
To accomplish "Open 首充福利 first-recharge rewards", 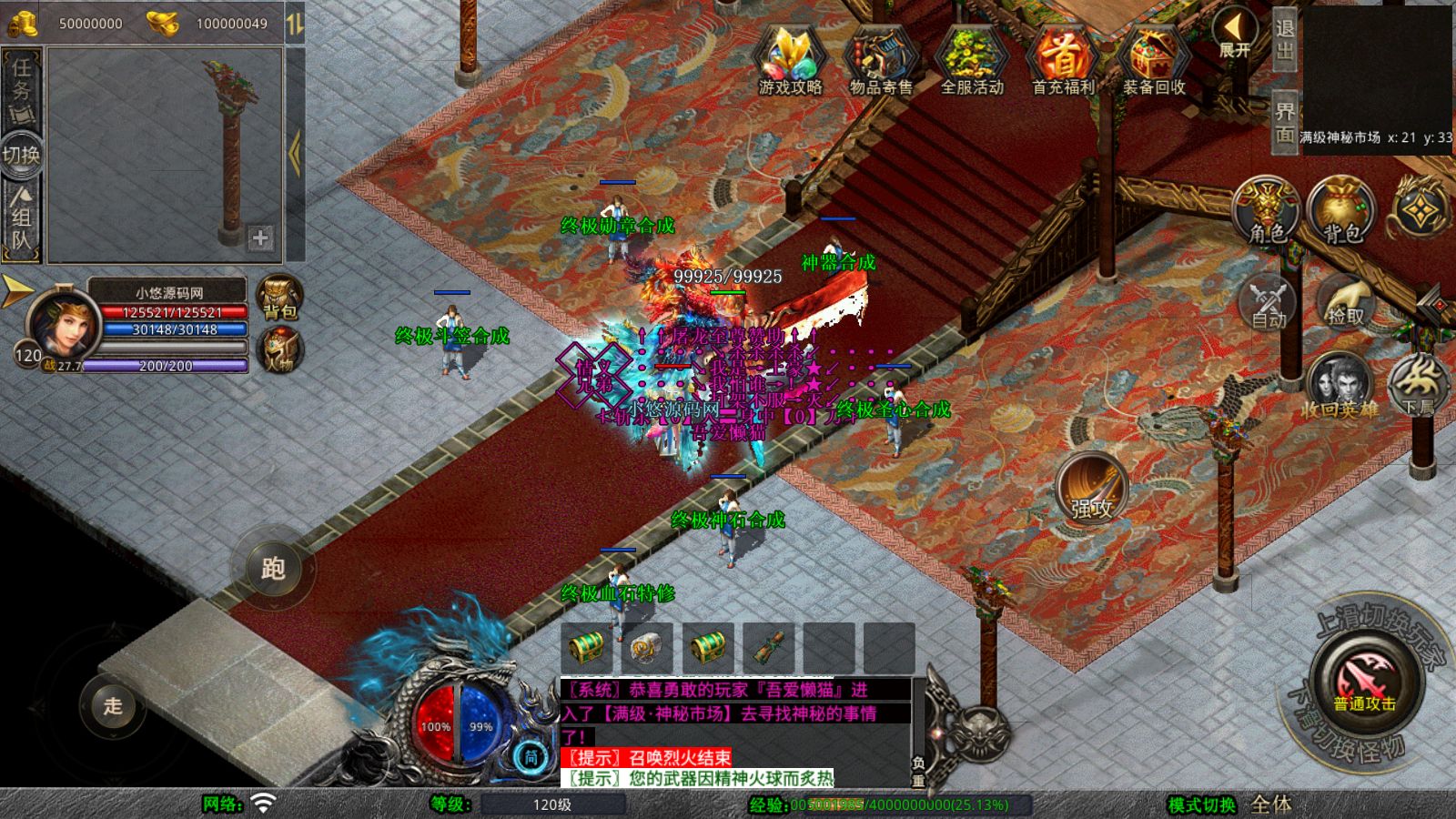I will tap(1063, 59).
